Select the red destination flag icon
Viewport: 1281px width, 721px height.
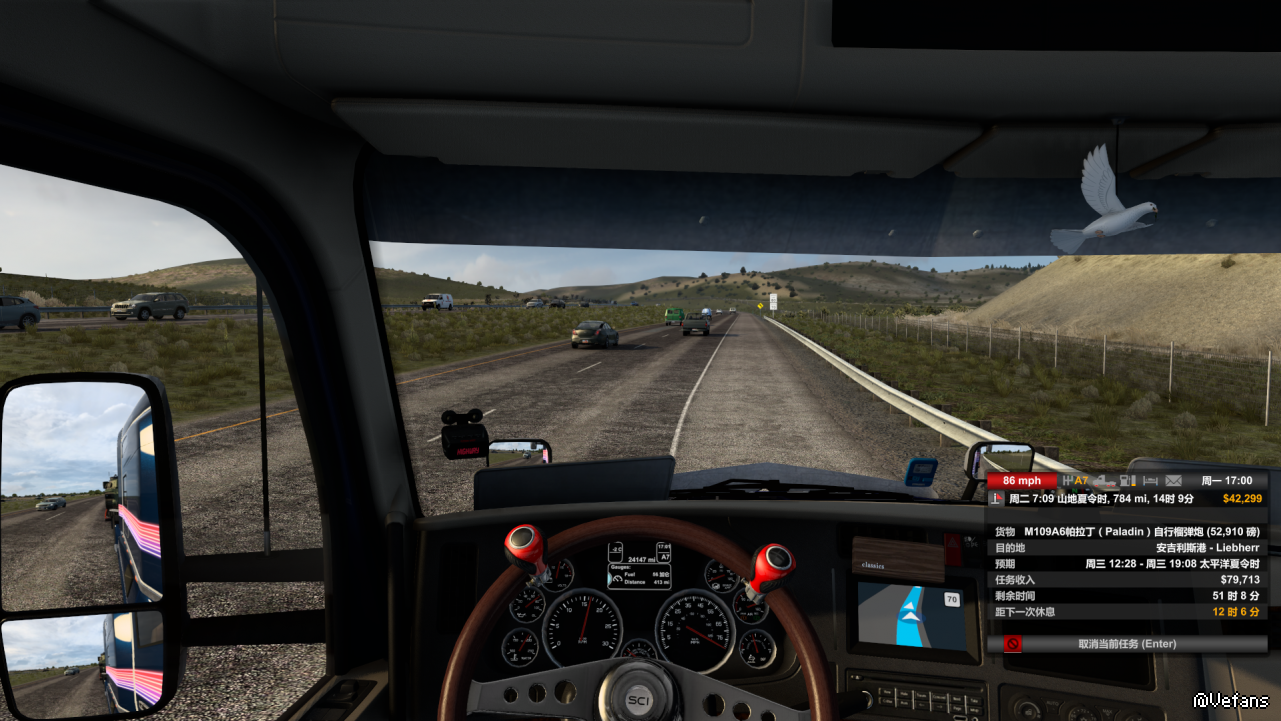(997, 498)
